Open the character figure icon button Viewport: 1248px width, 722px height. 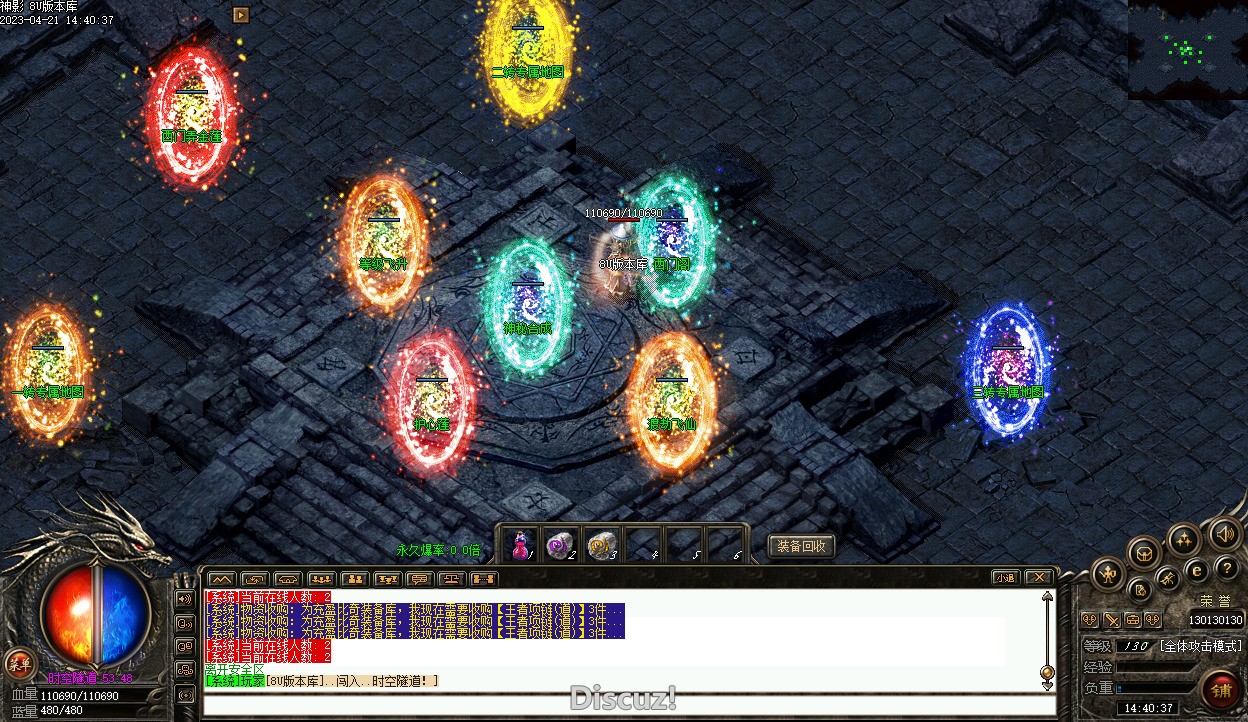click(x=1108, y=574)
